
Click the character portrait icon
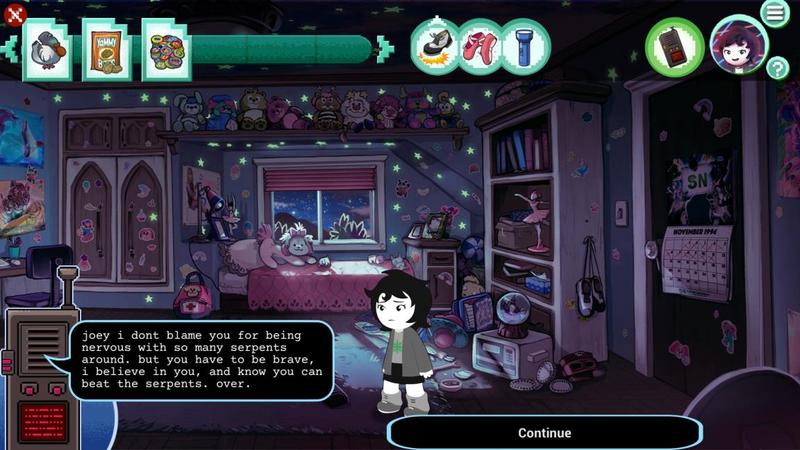738,46
